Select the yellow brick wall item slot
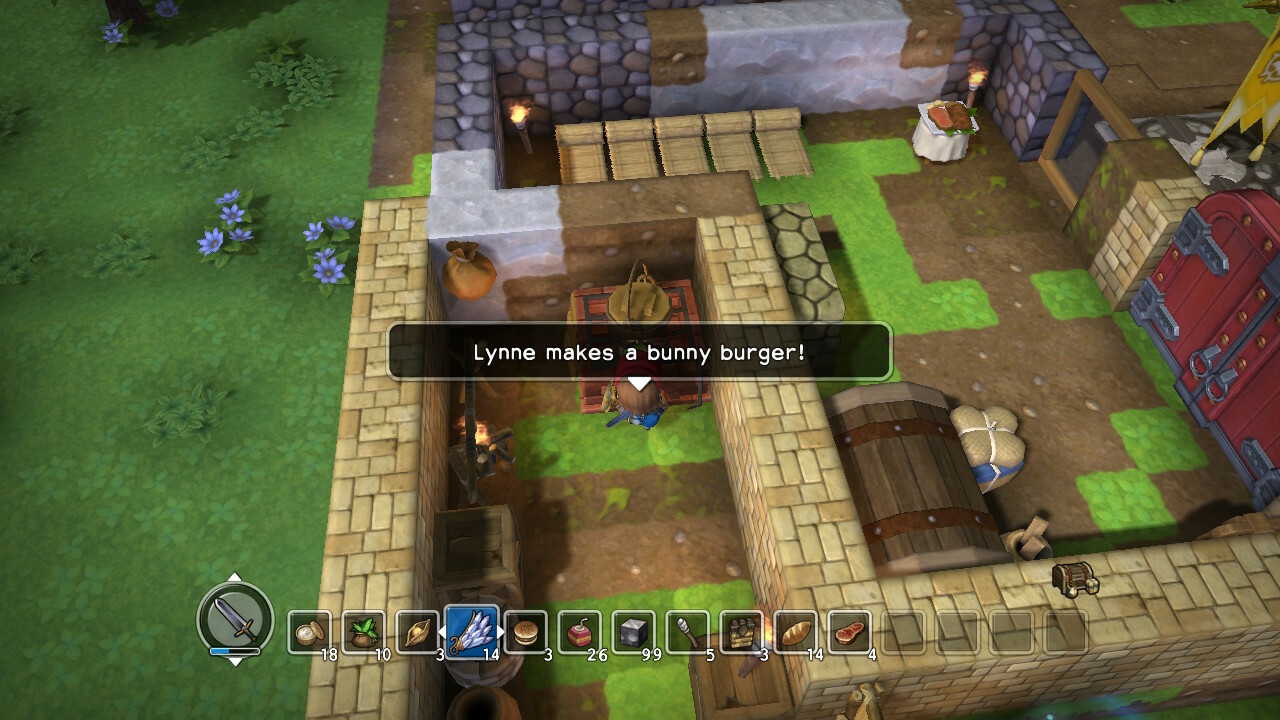 (x=741, y=632)
